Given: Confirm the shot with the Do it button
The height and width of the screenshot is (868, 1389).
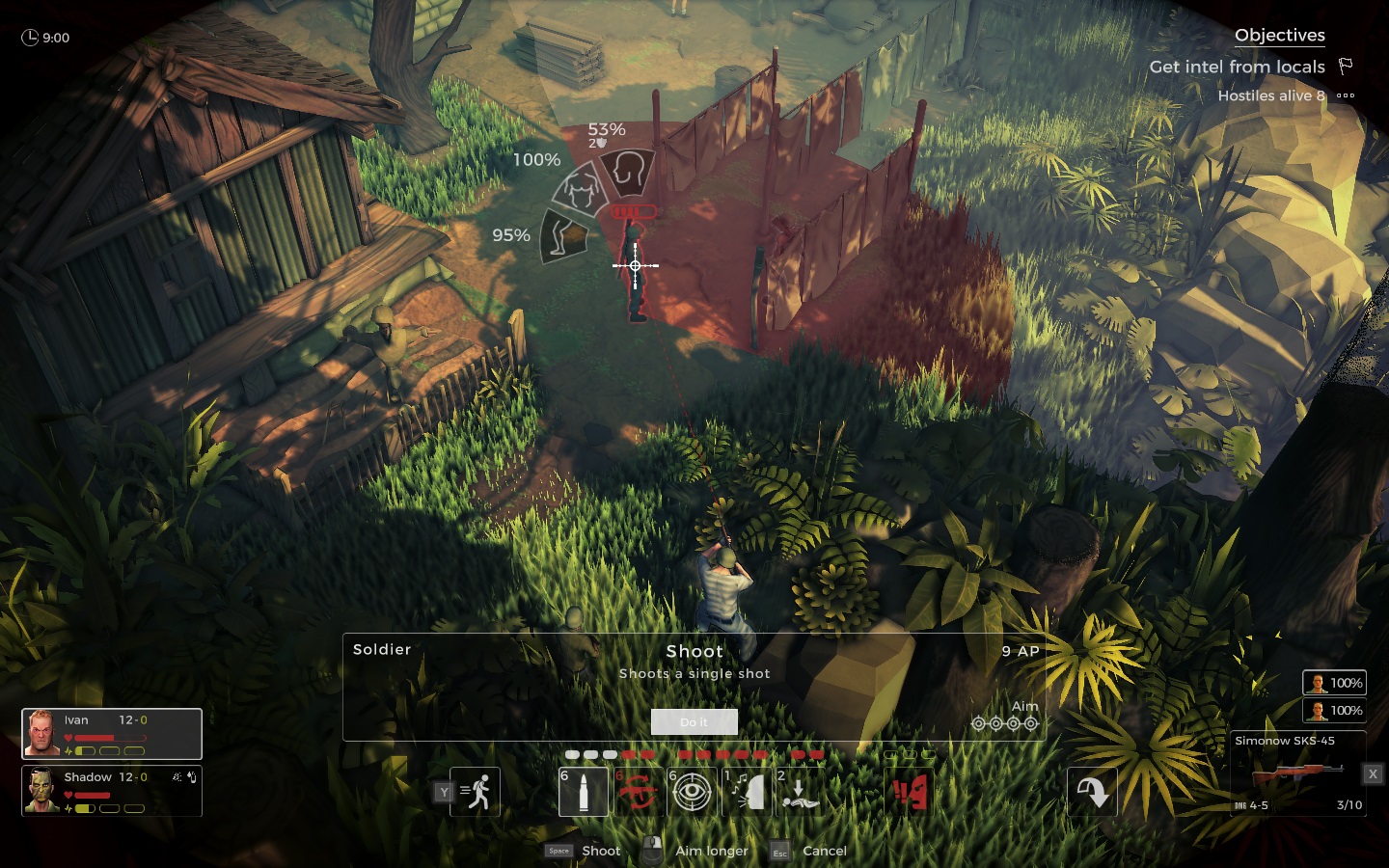Looking at the screenshot, I should 694,721.
